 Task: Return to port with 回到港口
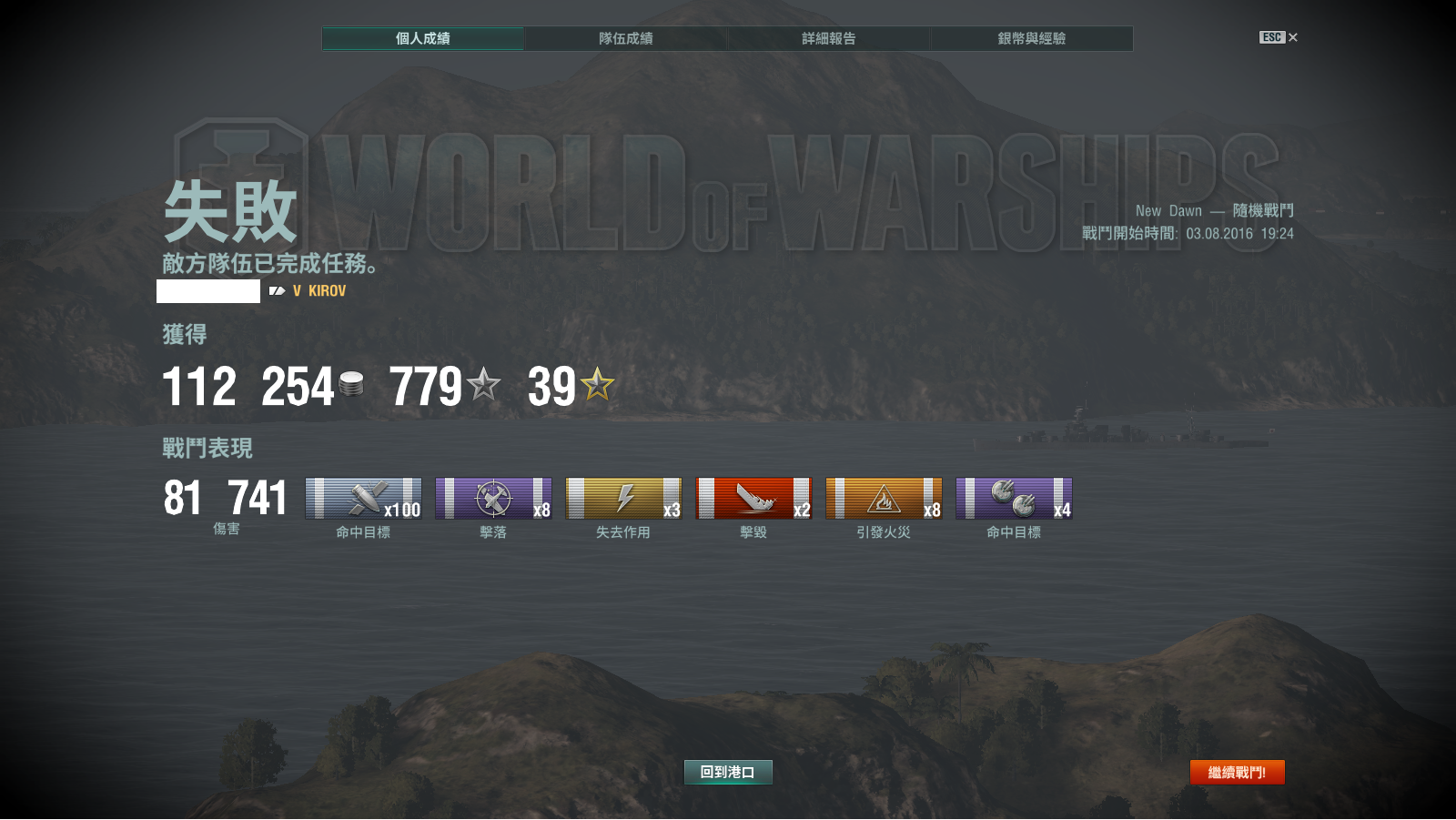tap(728, 772)
